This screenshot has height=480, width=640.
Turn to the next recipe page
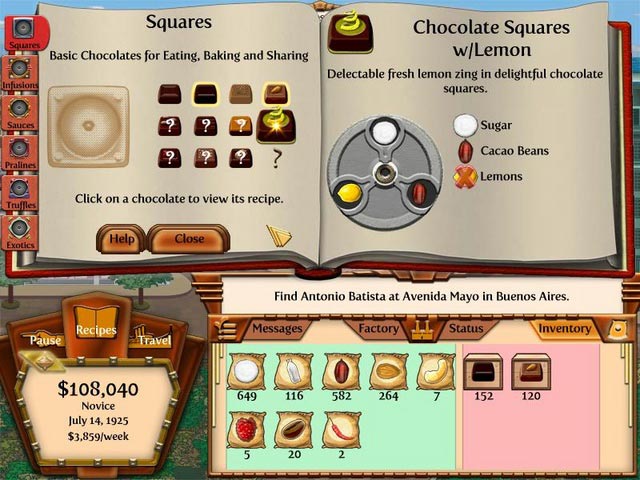pos(279,235)
